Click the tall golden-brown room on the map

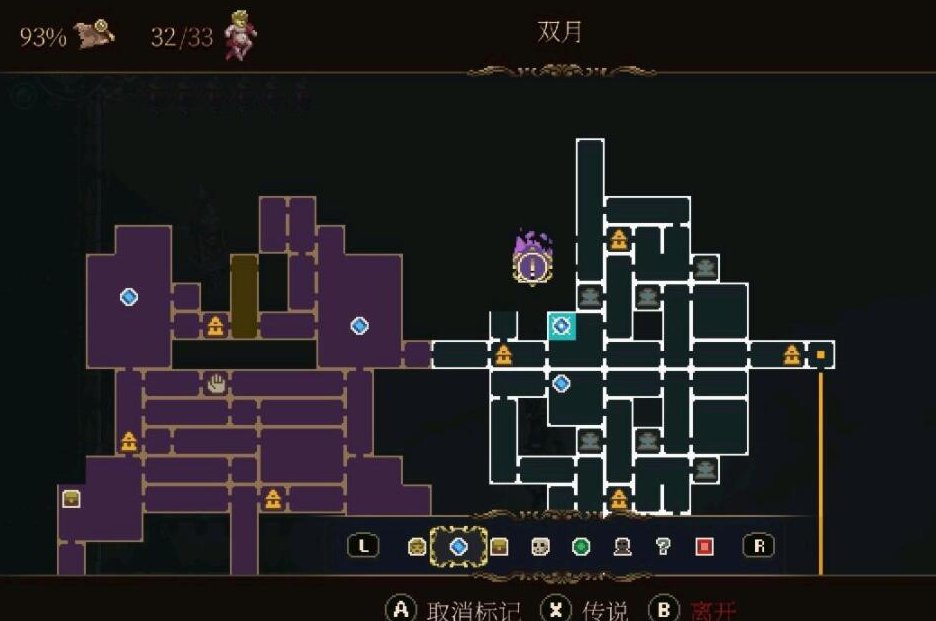tap(244, 295)
